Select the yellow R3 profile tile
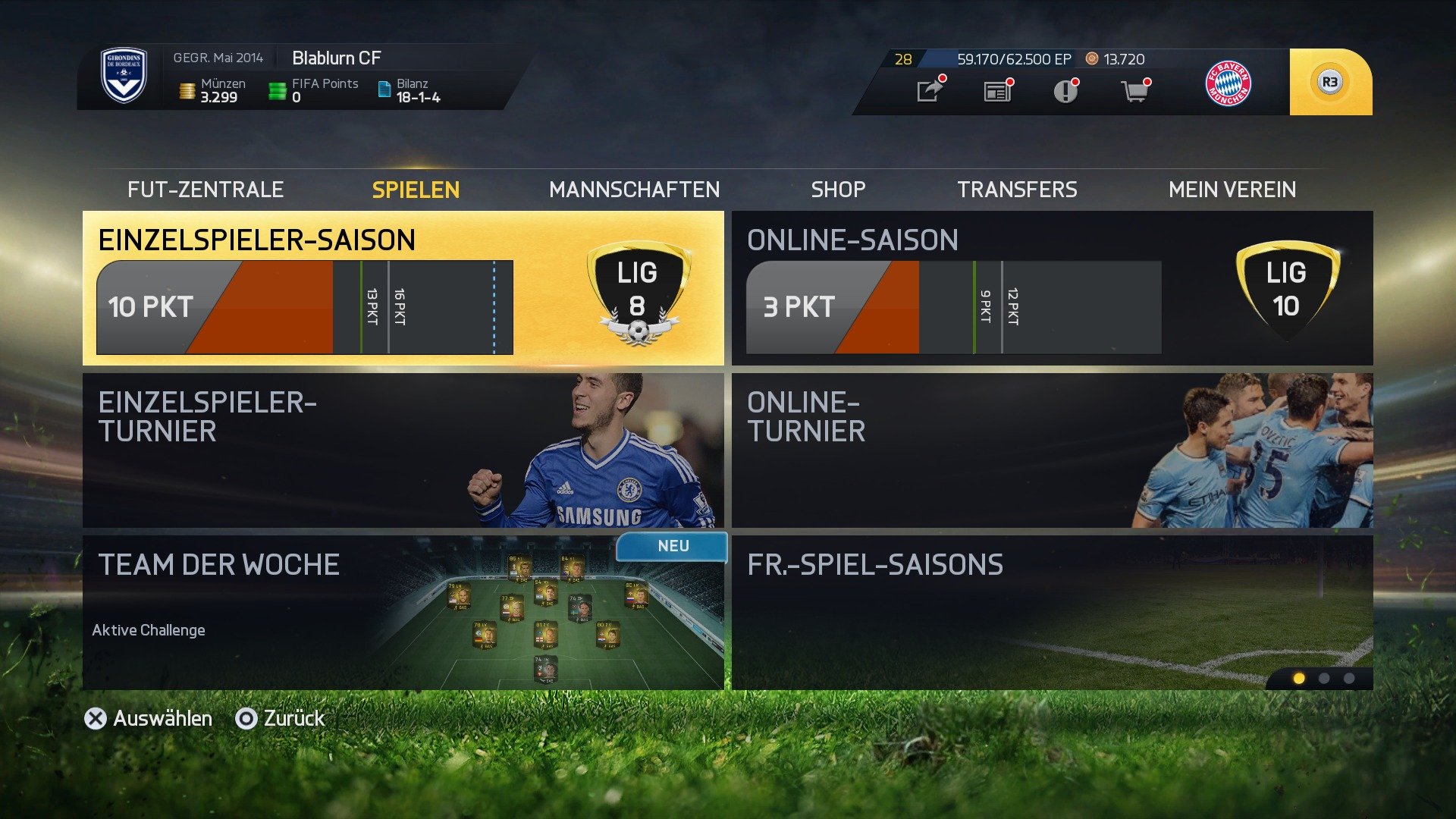The width and height of the screenshot is (1456, 819). [x=1331, y=80]
